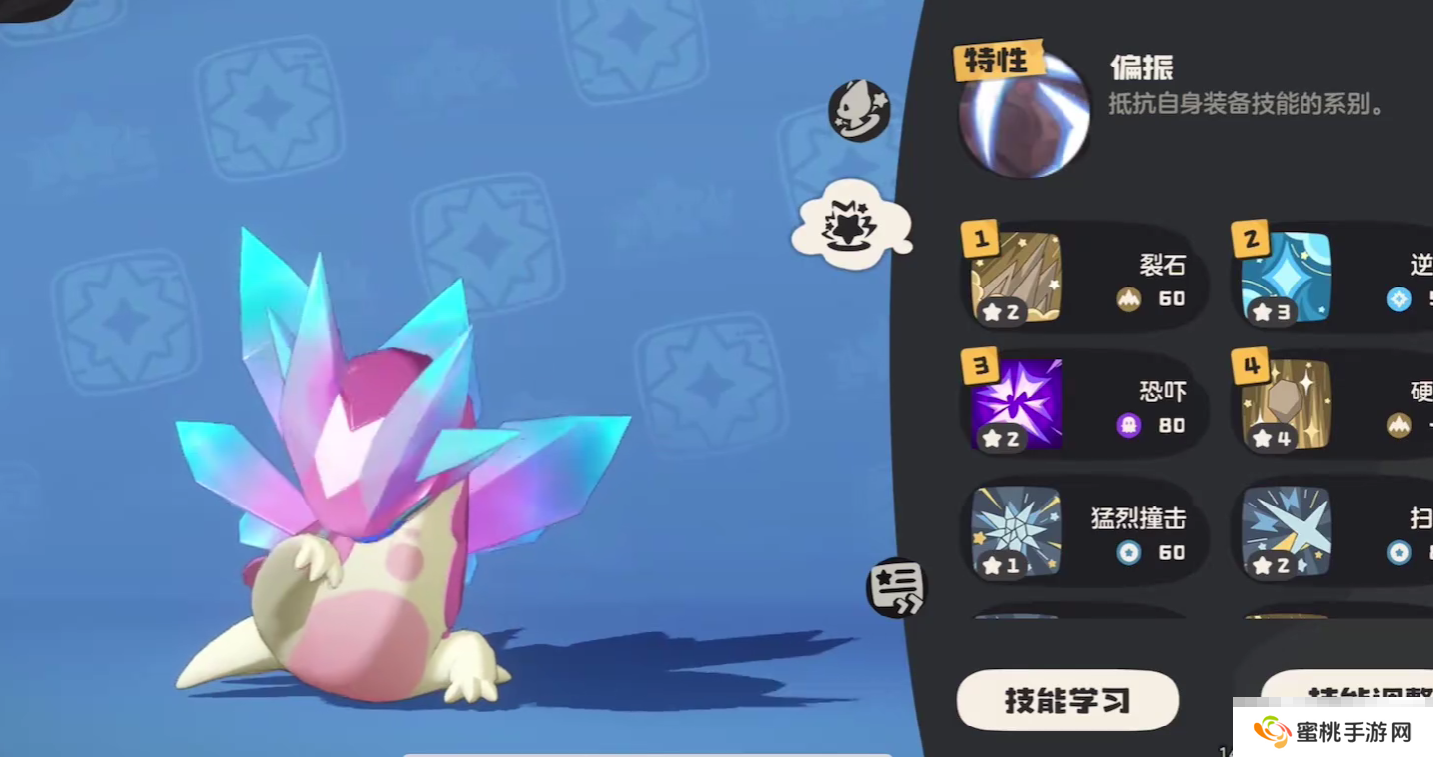Open the 偏振 ability icon

click(x=1022, y=113)
